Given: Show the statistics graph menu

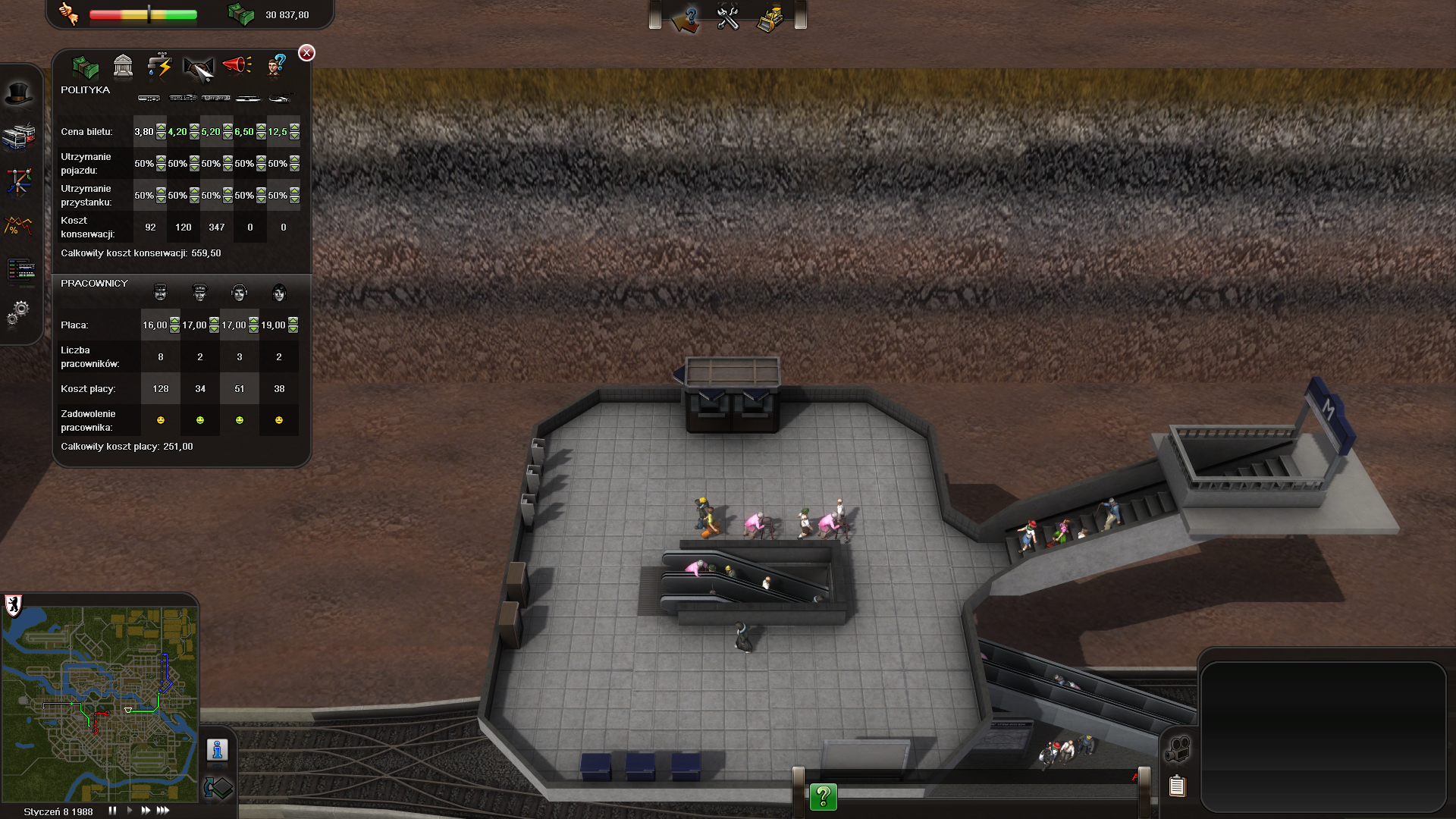Looking at the screenshot, I should [x=19, y=225].
